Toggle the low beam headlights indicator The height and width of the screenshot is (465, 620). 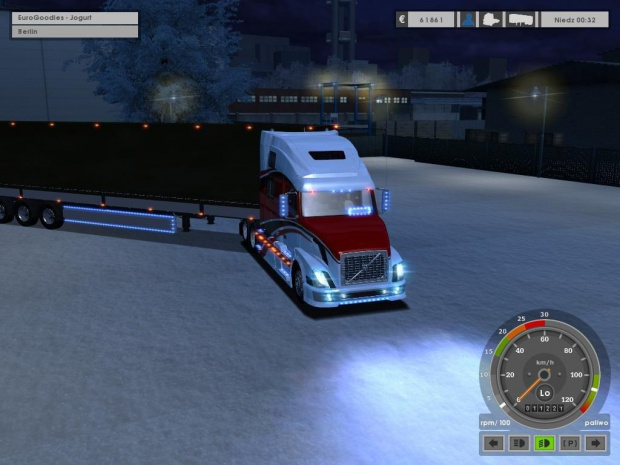click(519, 443)
